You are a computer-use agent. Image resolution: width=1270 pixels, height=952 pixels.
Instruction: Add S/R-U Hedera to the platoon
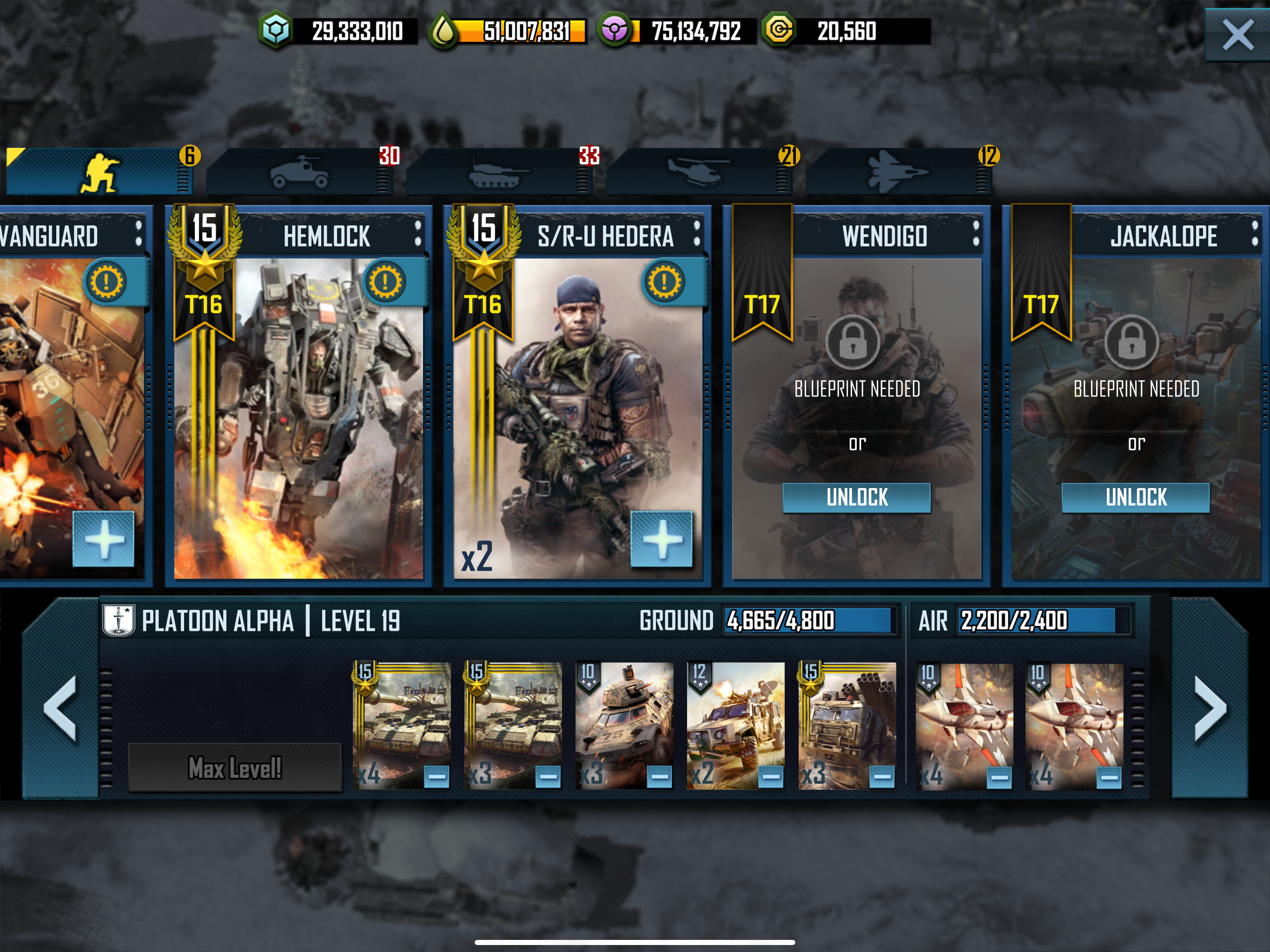click(x=661, y=539)
